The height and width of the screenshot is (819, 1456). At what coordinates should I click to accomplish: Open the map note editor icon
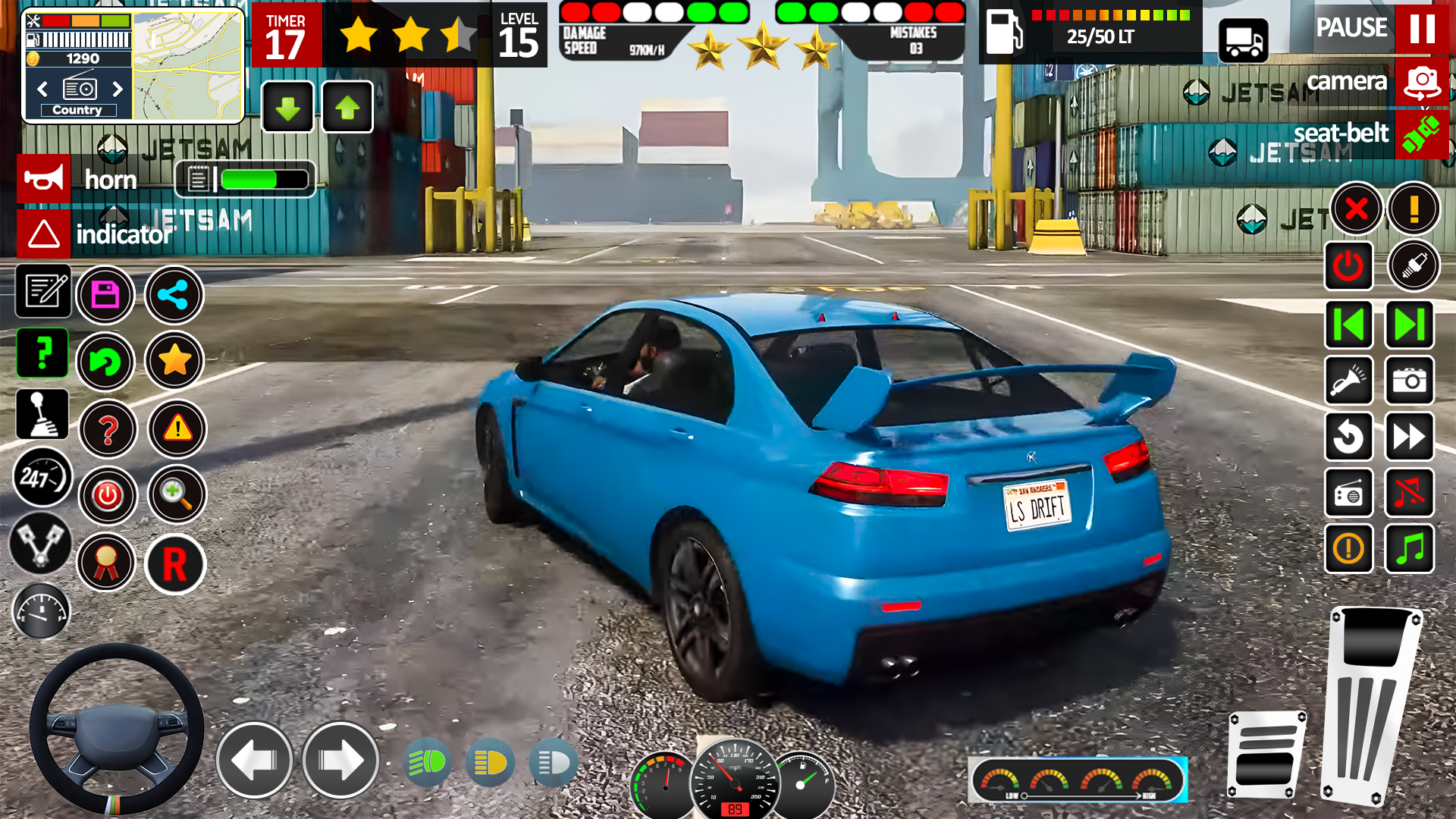(42, 293)
